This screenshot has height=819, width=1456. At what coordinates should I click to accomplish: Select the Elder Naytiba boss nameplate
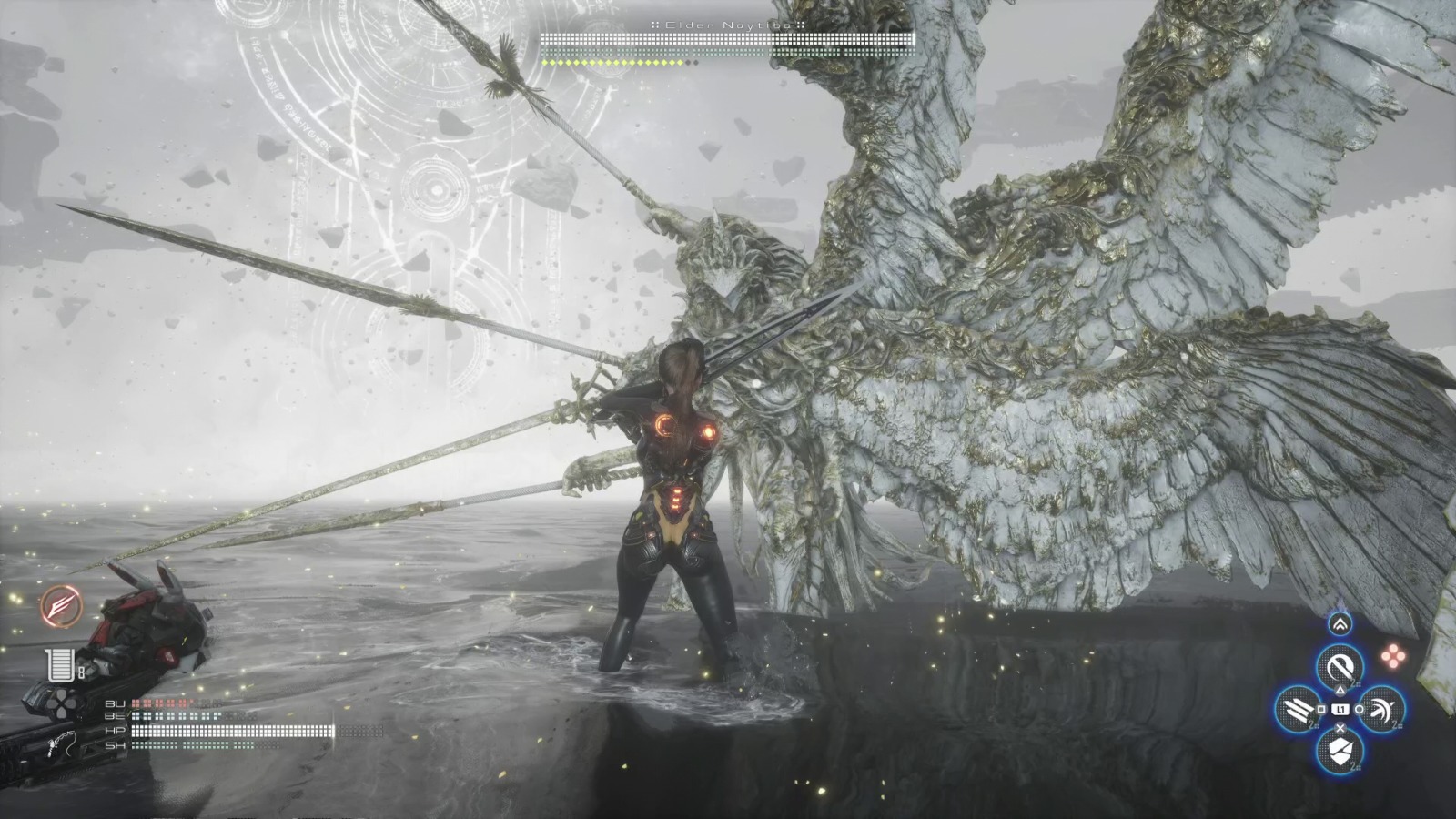[728, 25]
